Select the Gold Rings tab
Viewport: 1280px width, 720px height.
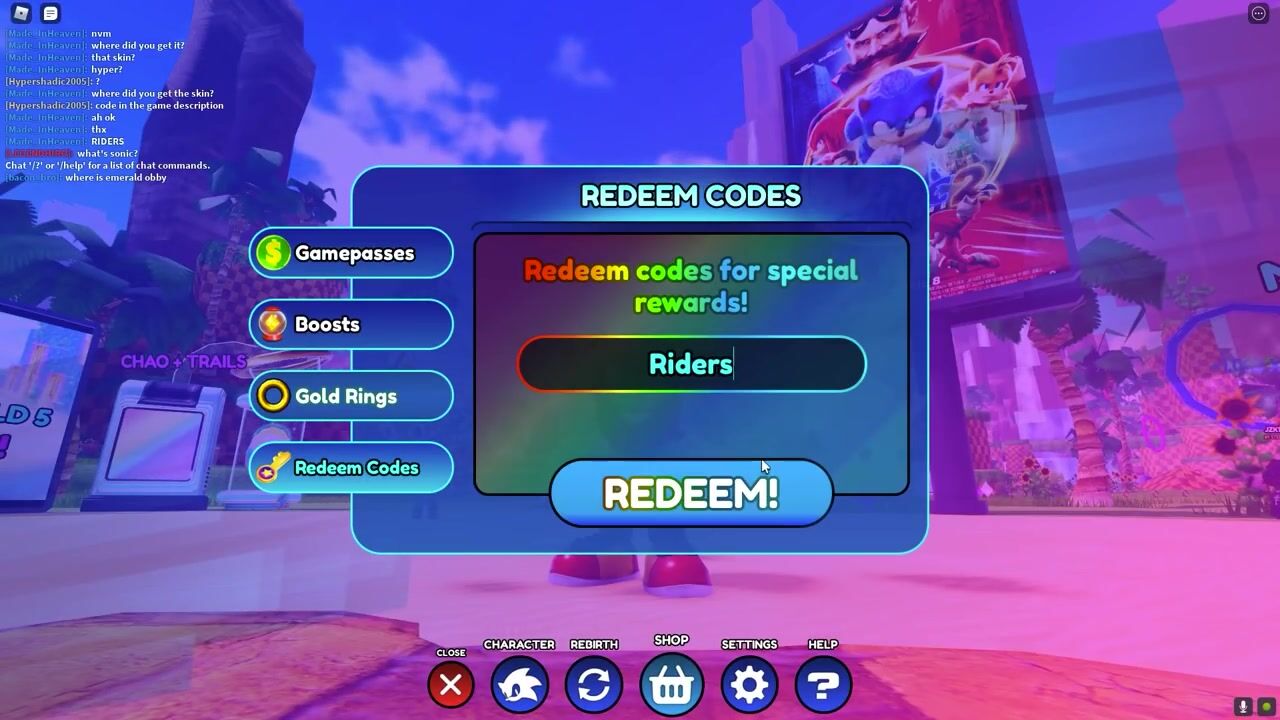[351, 397]
